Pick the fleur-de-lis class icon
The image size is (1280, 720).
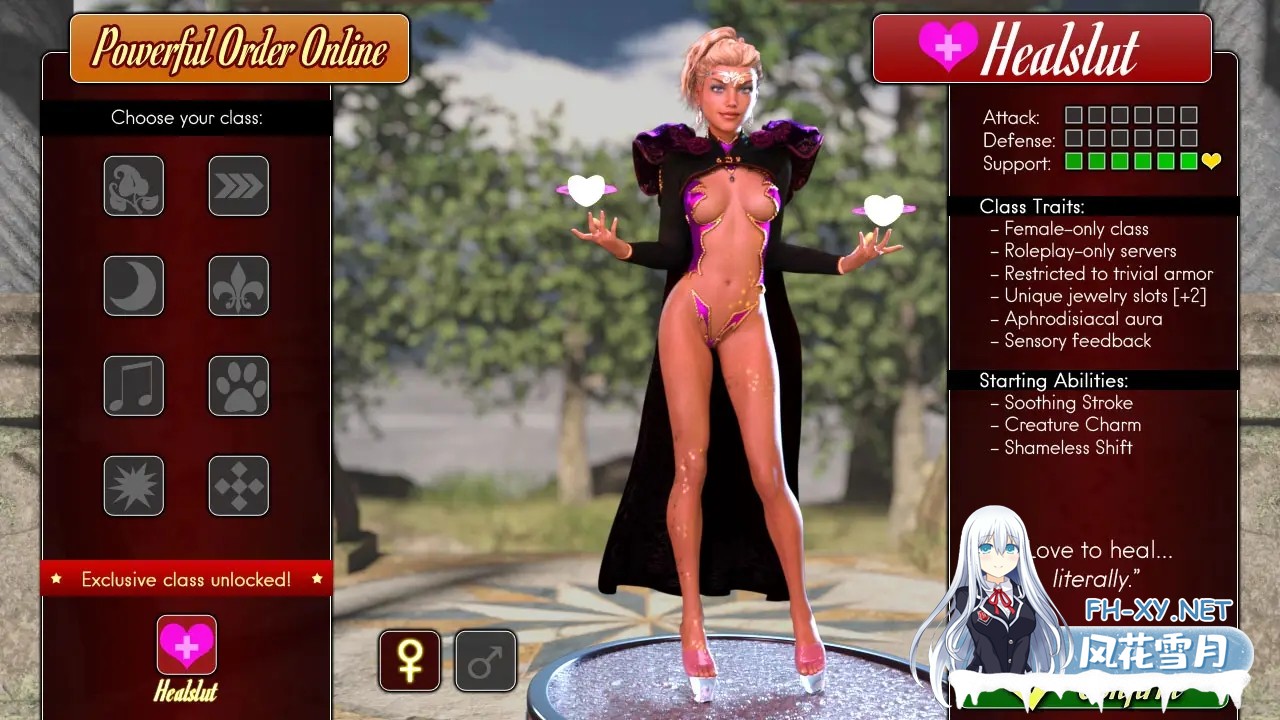[238, 286]
